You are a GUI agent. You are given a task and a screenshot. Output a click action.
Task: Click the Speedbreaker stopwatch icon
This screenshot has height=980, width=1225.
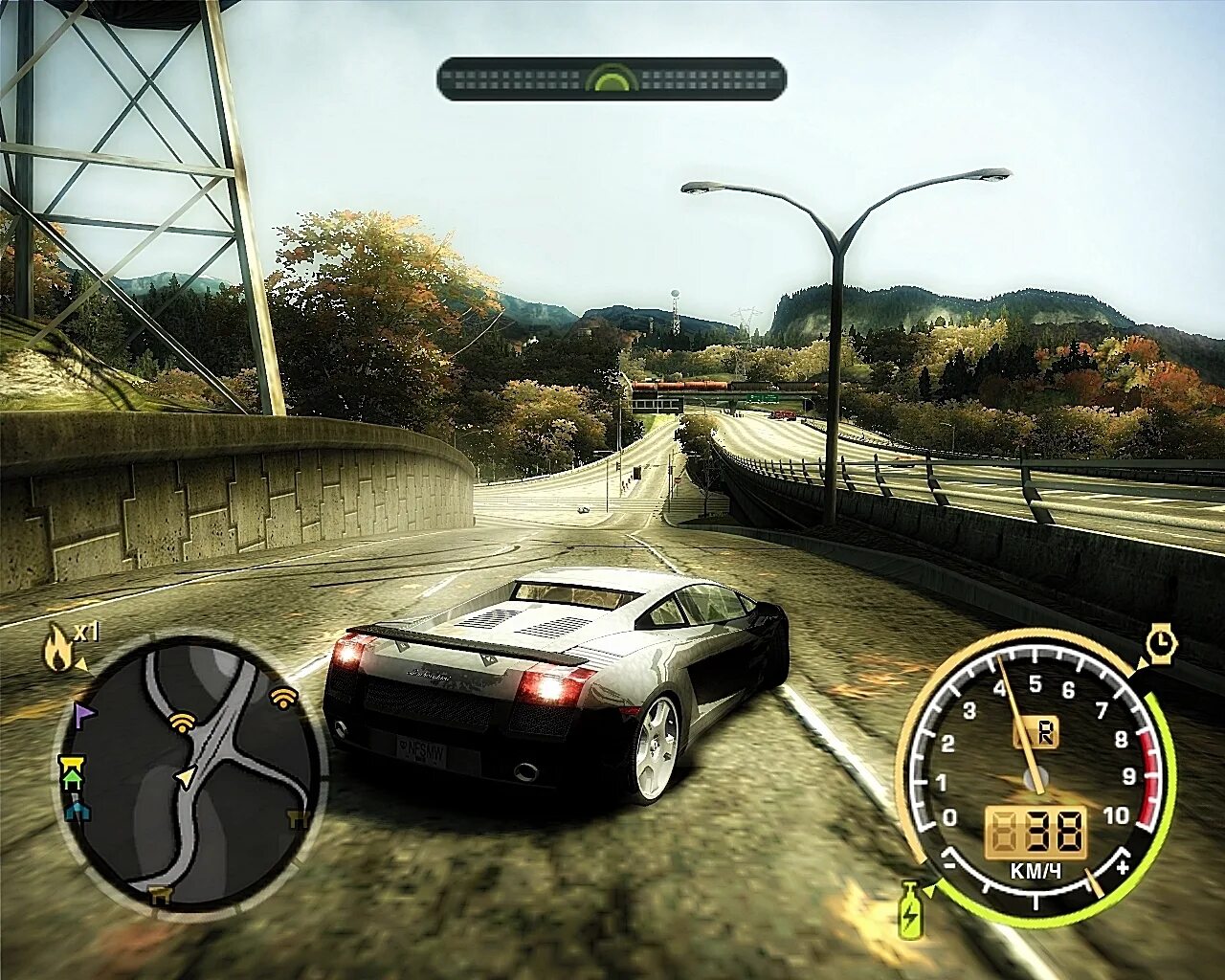[1161, 643]
